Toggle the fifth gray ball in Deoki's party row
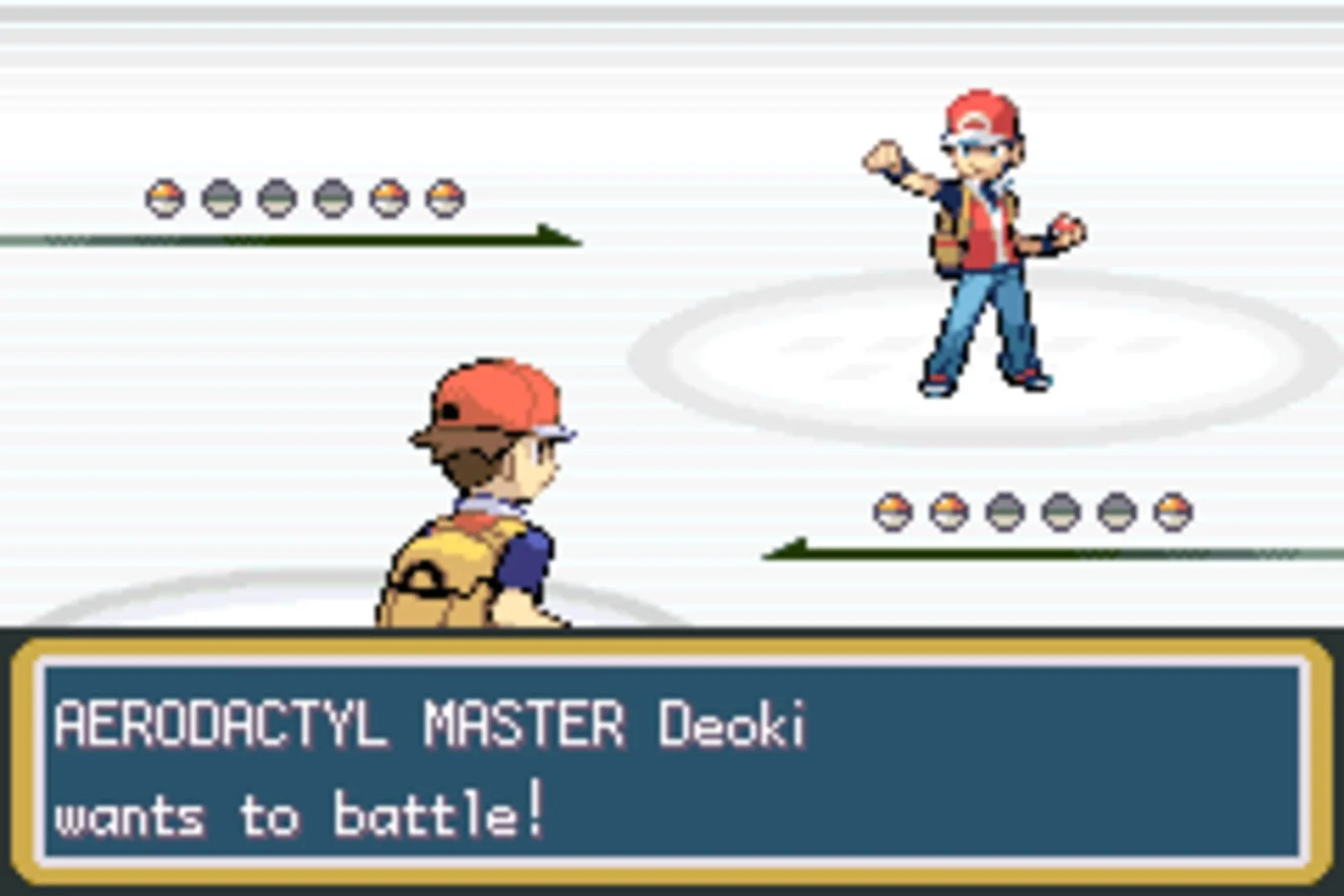 tap(1115, 513)
